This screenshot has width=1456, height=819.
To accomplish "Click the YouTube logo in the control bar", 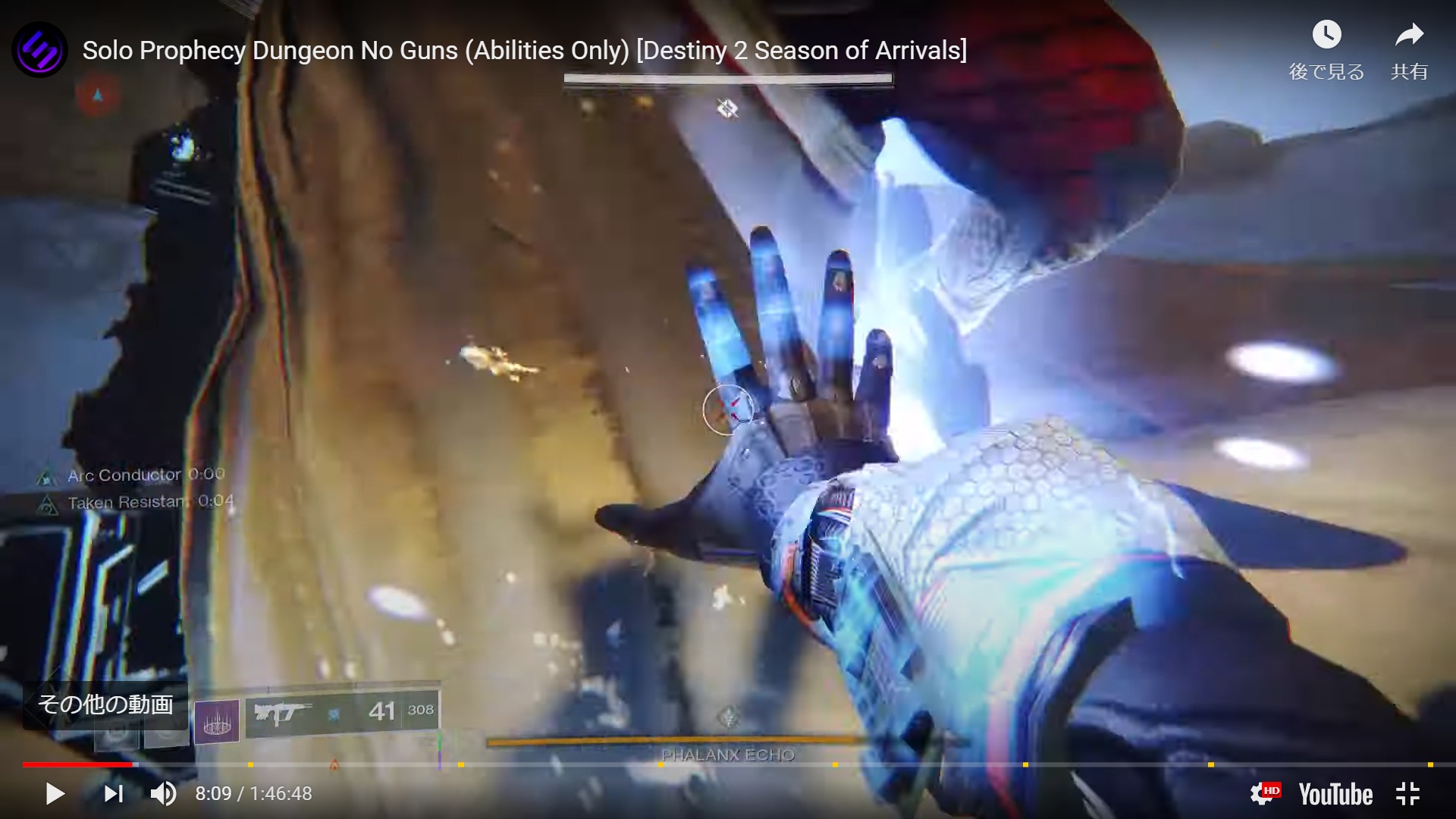I will click(1336, 794).
